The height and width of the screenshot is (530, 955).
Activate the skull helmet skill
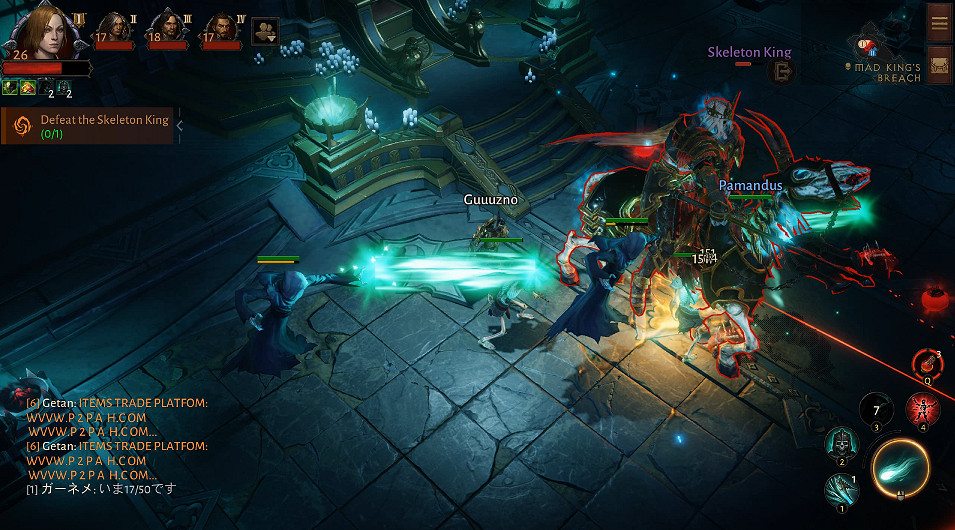840,443
